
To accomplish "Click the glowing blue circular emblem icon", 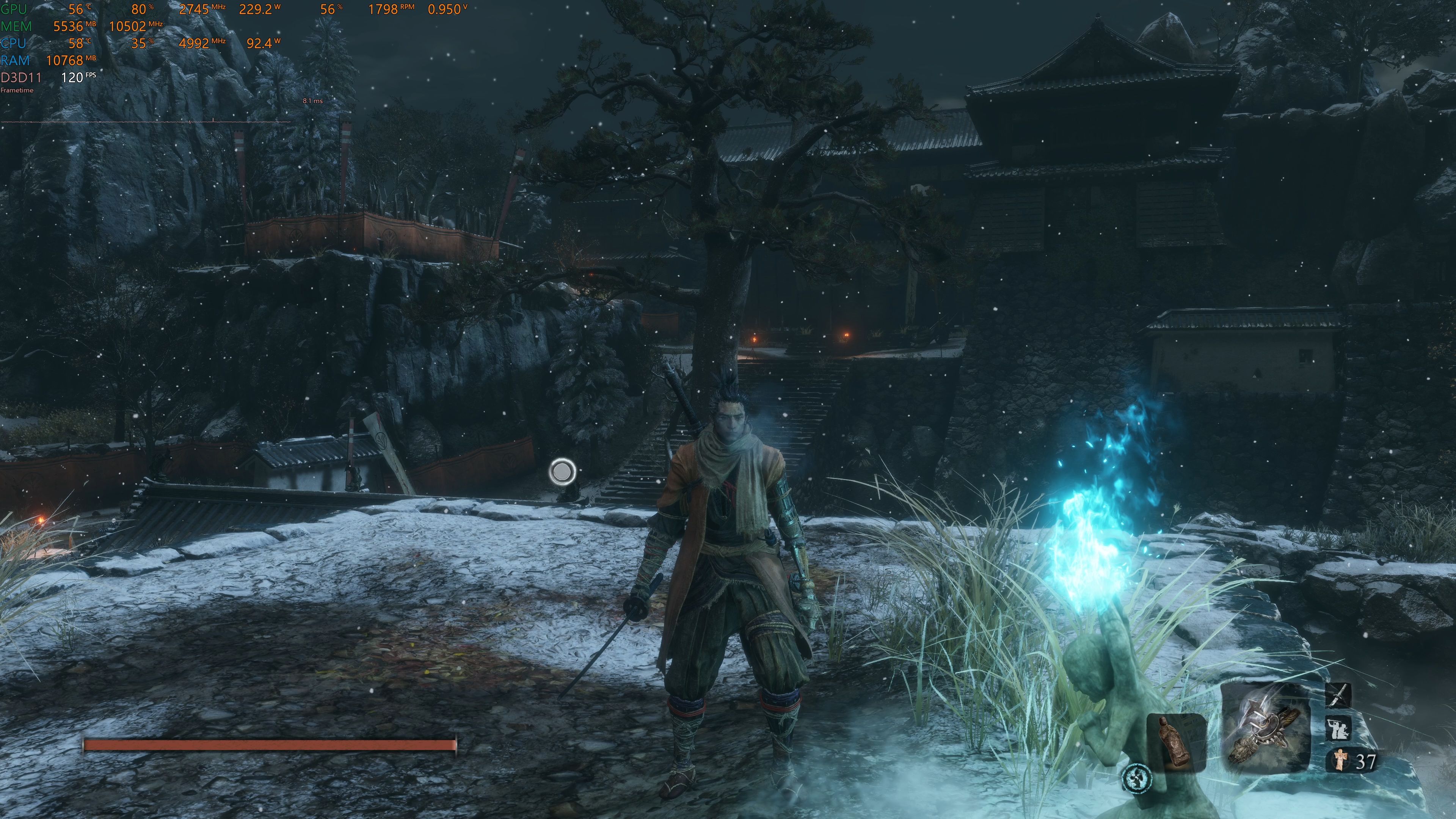I will pos(1137,778).
